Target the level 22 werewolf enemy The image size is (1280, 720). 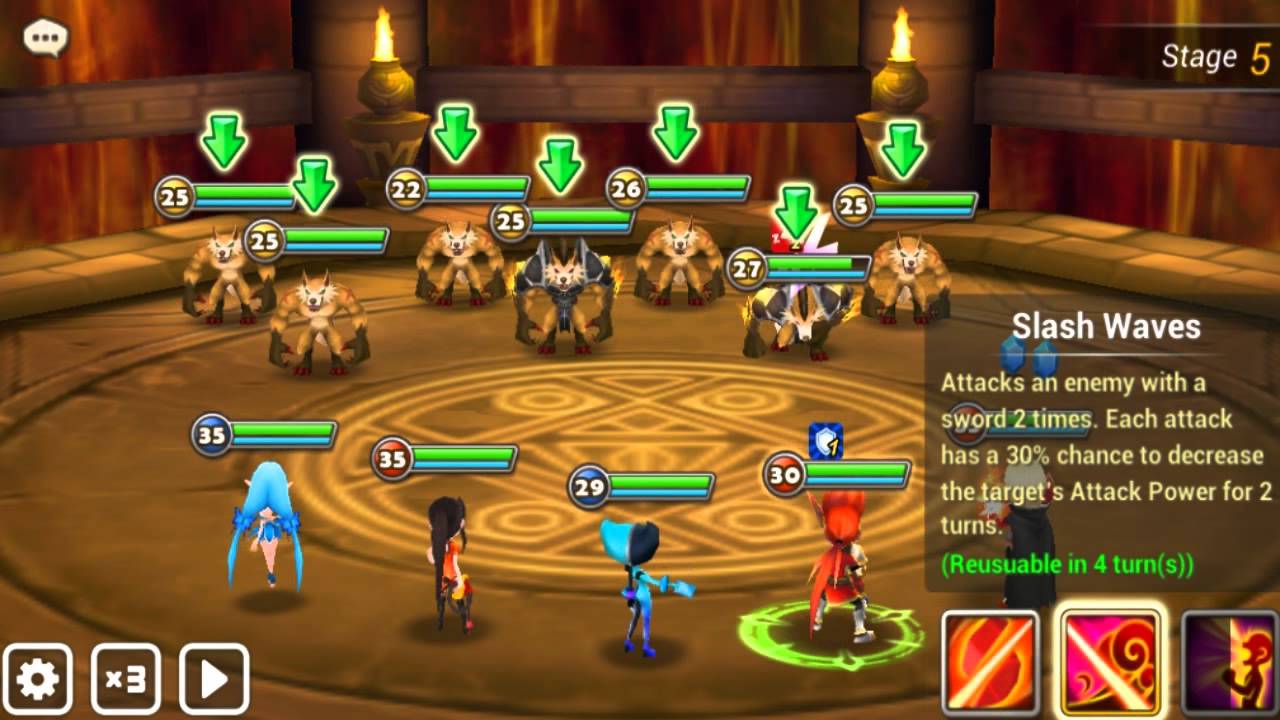[x=460, y=260]
